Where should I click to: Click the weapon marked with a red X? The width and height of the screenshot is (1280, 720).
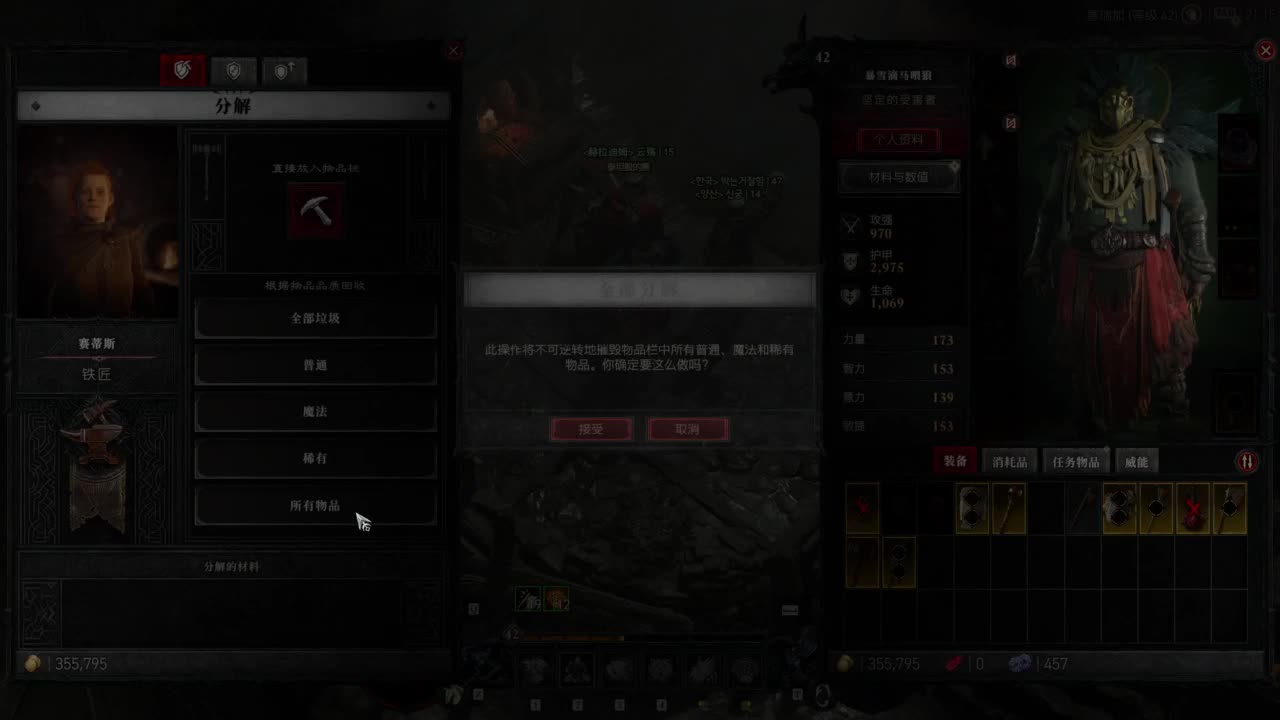(1194, 507)
